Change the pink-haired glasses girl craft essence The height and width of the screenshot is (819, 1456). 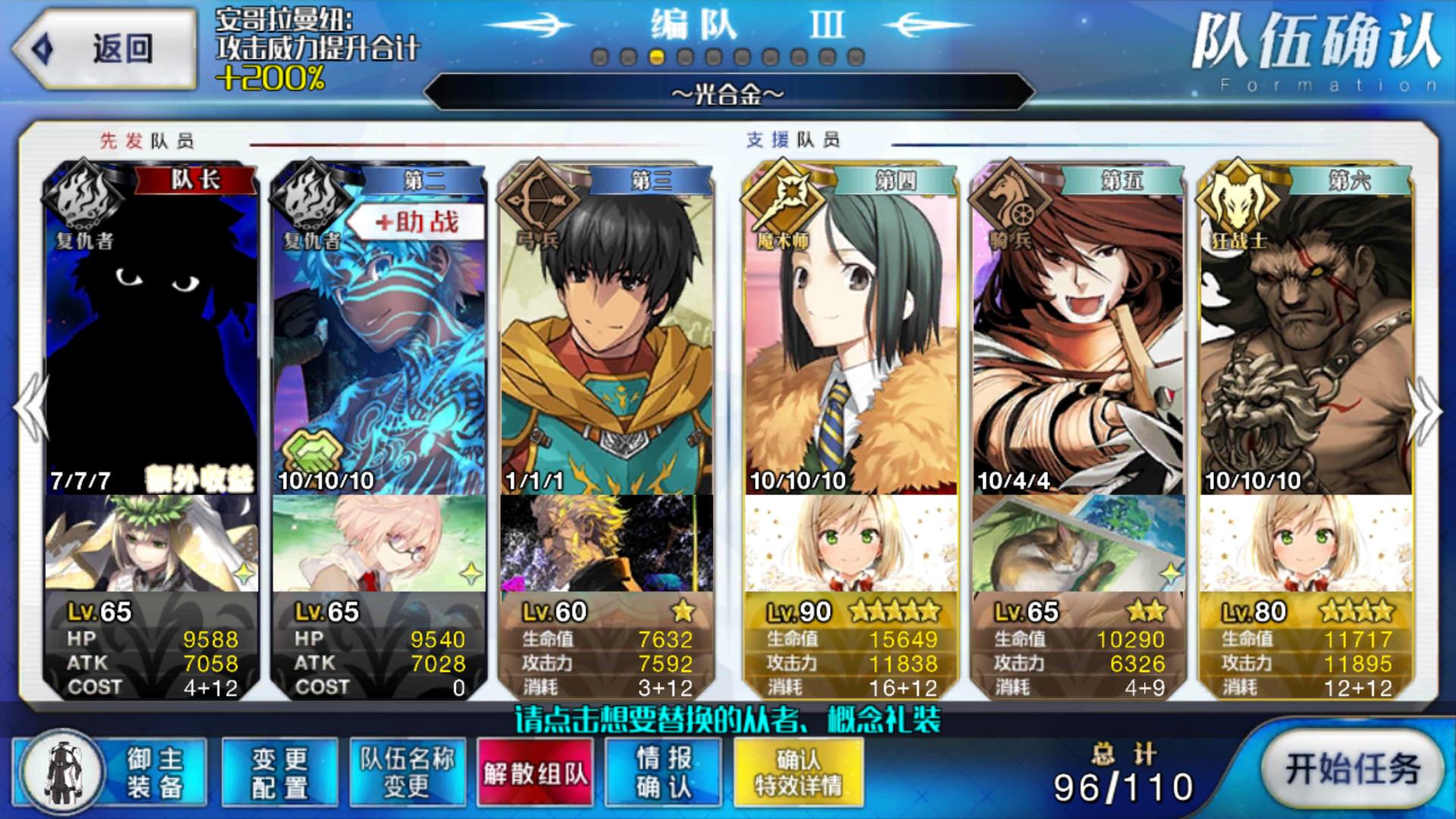379,543
